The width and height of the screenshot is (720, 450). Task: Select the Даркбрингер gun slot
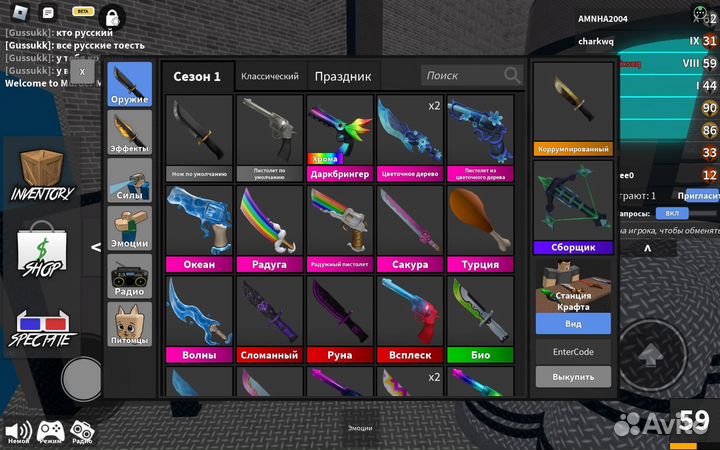[x=340, y=138]
